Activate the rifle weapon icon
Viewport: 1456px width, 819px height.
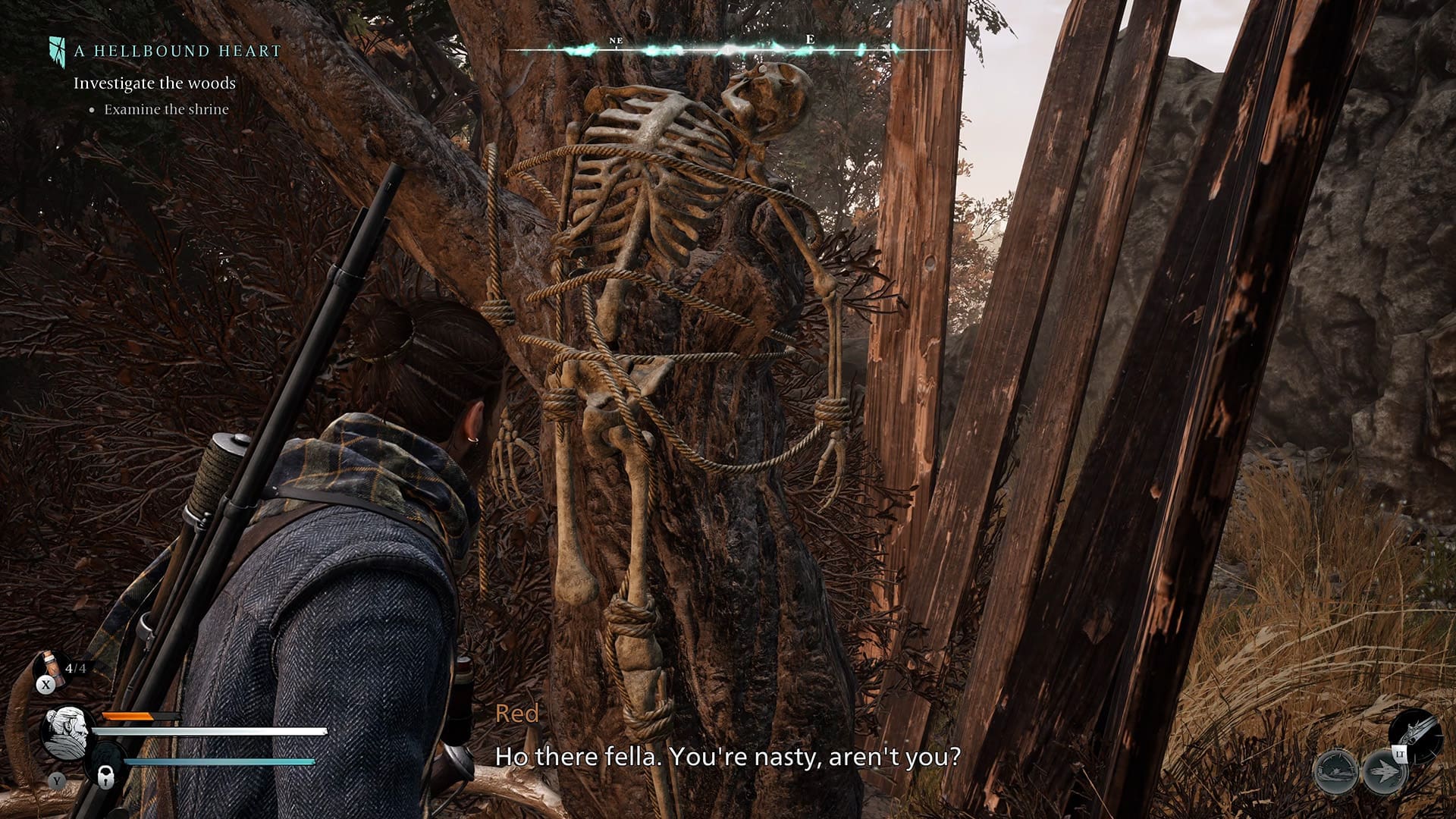tap(1415, 735)
